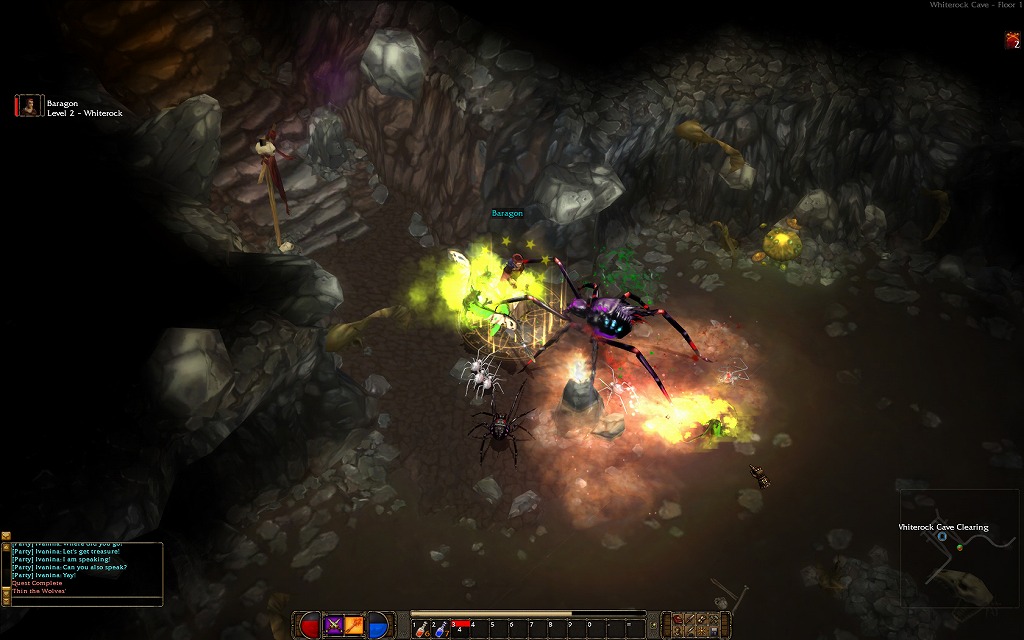Toggle the chat window with the envelope icon
This screenshot has width=1024, height=640.
(x=6, y=537)
